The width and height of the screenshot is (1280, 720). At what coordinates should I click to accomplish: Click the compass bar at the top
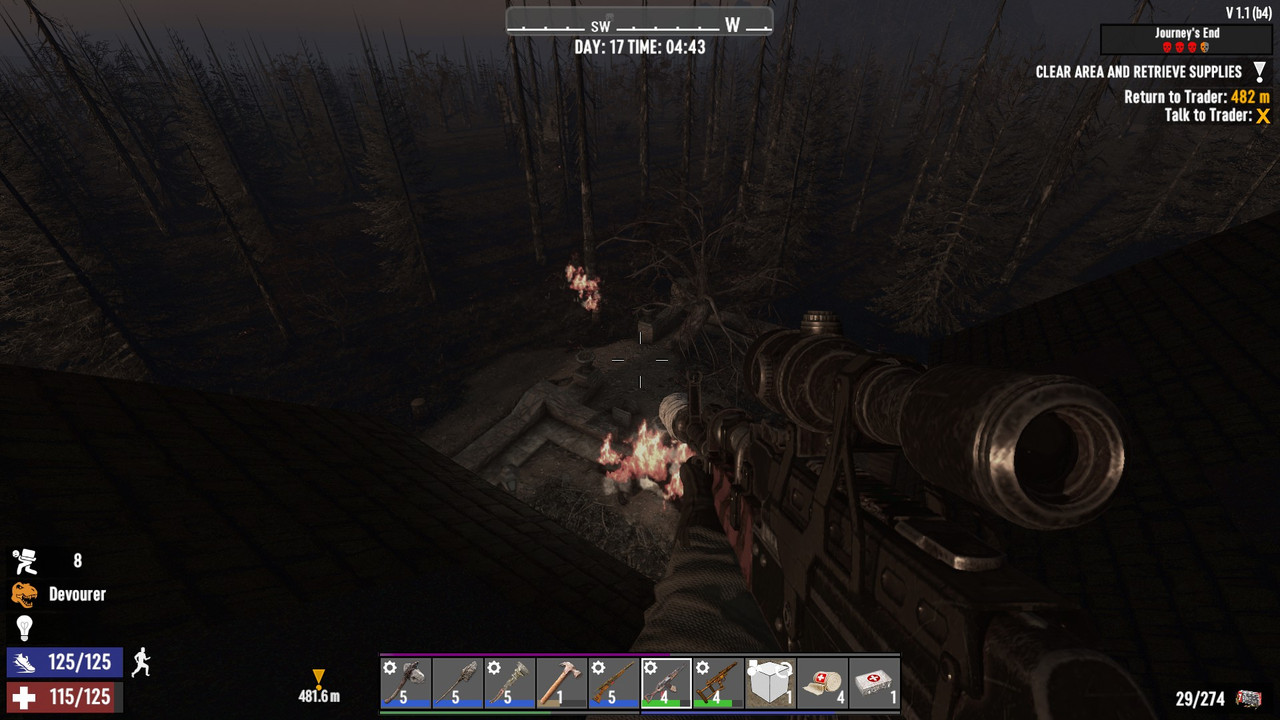pos(639,22)
